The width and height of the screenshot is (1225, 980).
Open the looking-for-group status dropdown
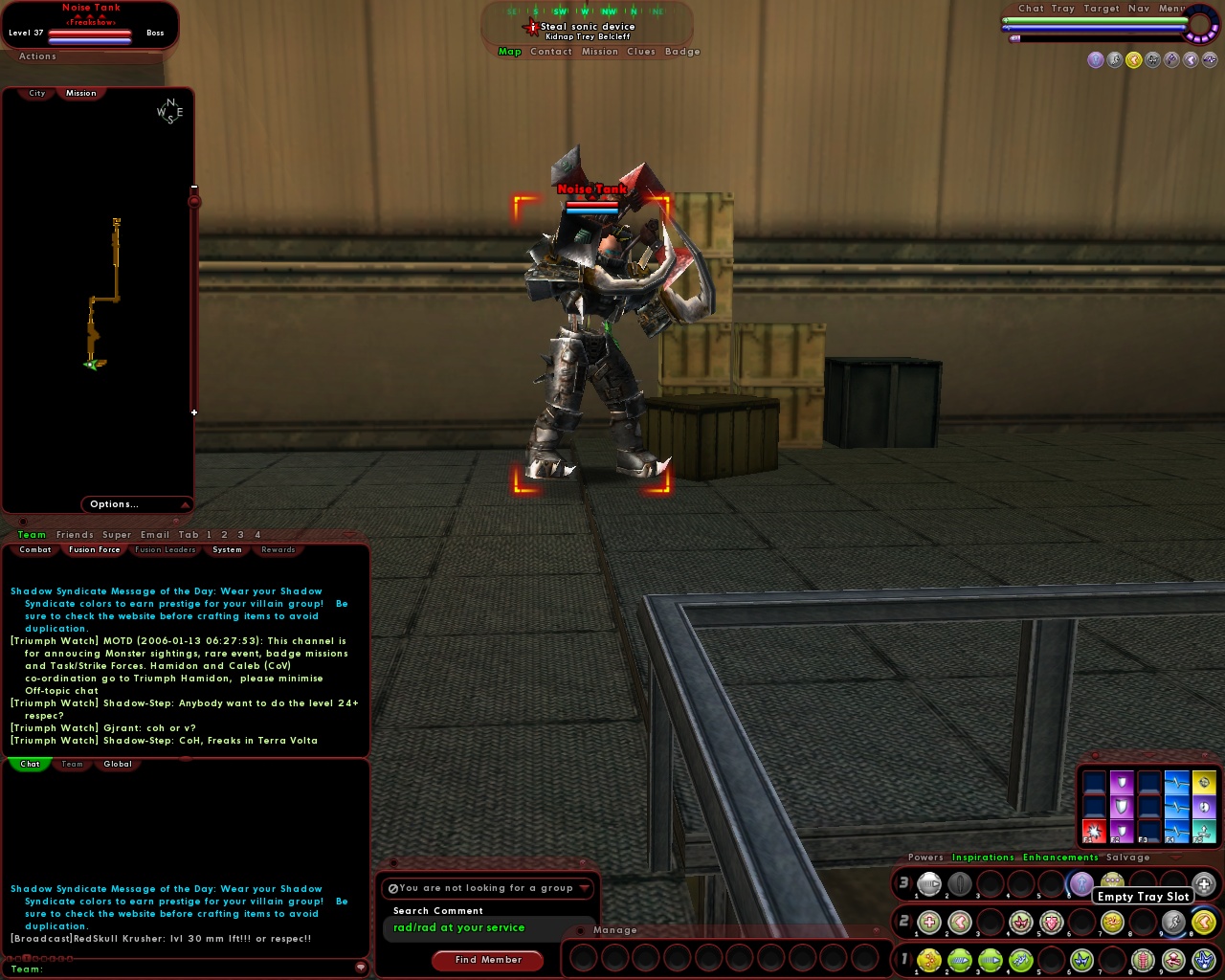(x=488, y=888)
